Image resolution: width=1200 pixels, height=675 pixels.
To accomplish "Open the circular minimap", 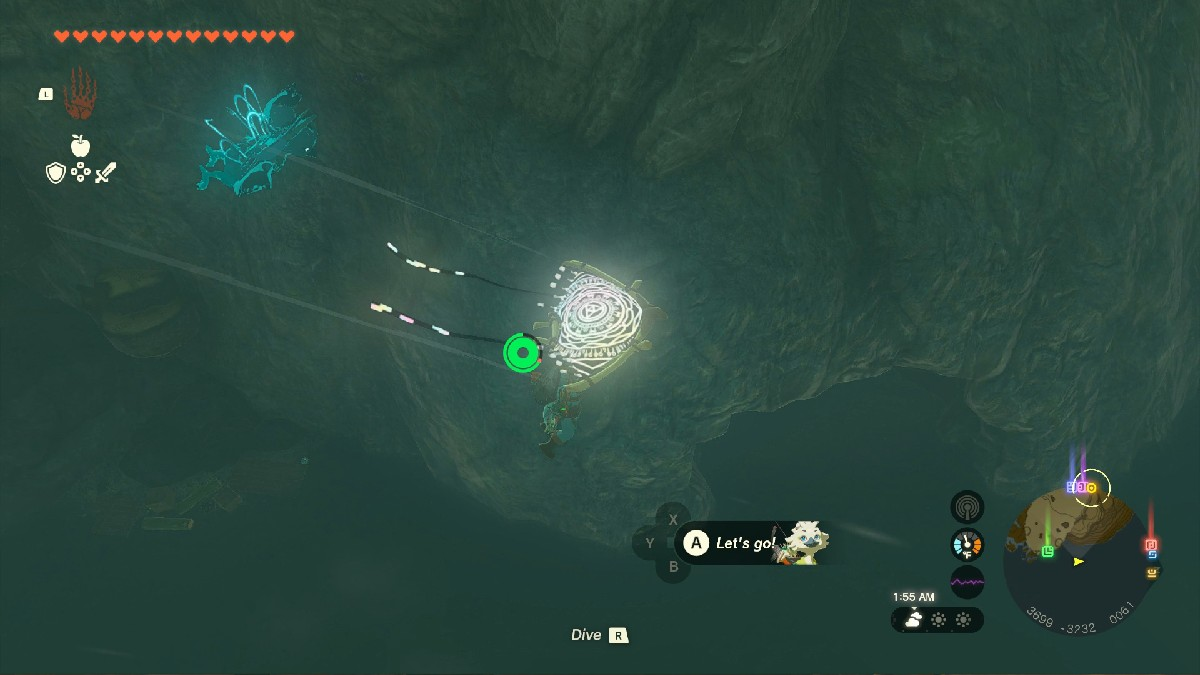I will click(1078, 560).
